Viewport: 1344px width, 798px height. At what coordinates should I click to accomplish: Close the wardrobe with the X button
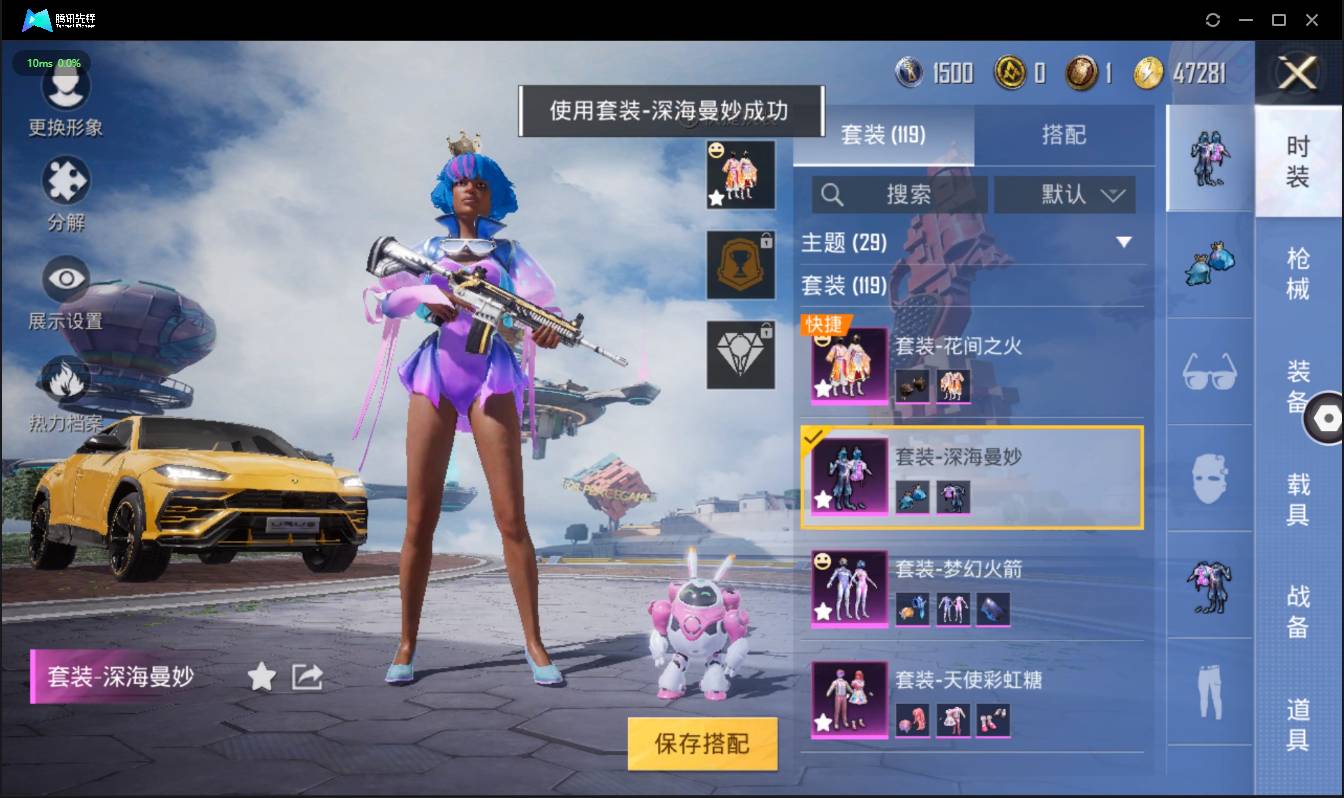coord(1298,73)
